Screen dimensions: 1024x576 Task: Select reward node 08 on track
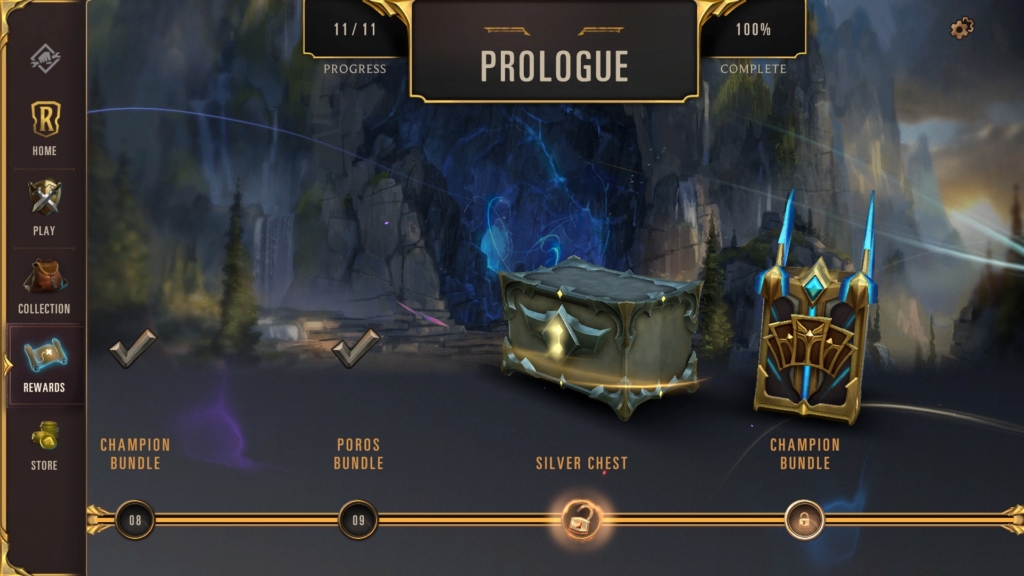click(135, 519)
